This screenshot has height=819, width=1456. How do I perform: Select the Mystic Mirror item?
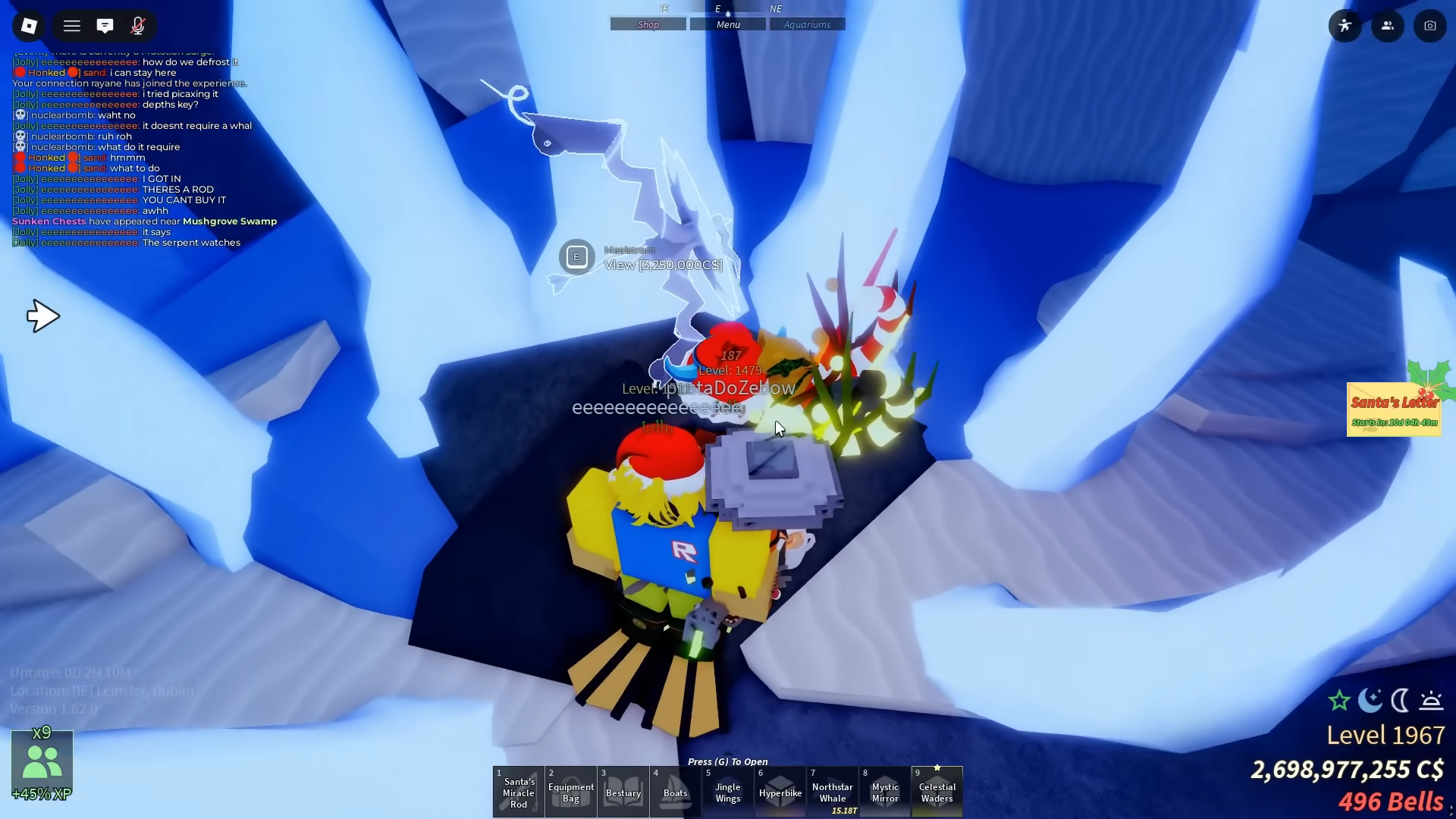pos(884,791)
